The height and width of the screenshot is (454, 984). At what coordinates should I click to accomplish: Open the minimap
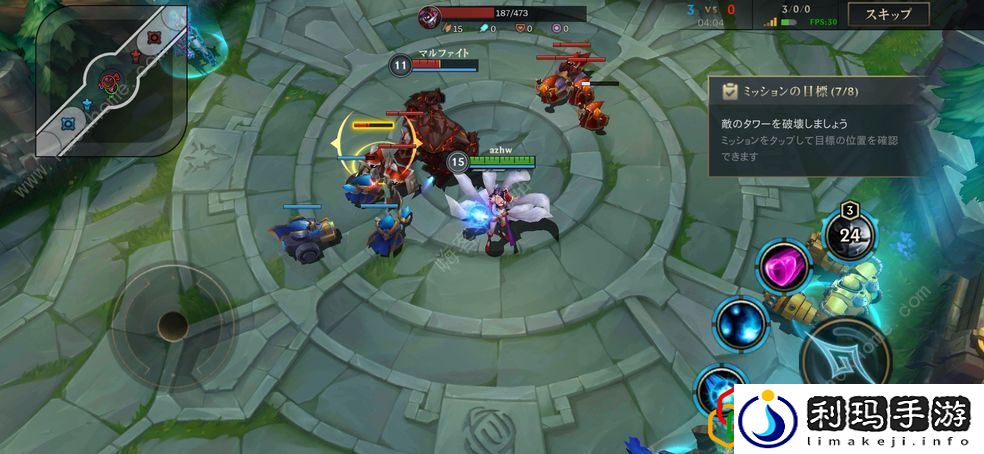112,80
